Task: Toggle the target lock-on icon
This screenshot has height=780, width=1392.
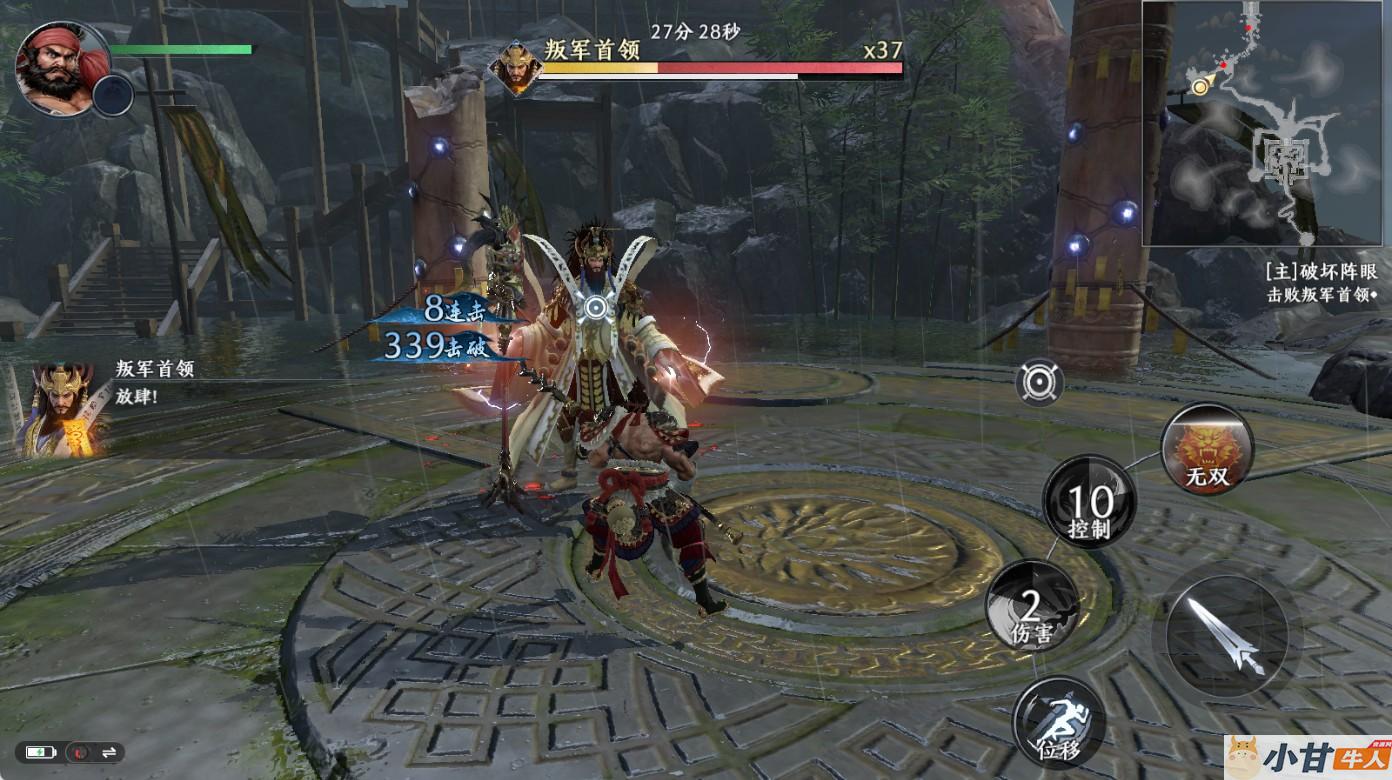Action: (1040, 382)
